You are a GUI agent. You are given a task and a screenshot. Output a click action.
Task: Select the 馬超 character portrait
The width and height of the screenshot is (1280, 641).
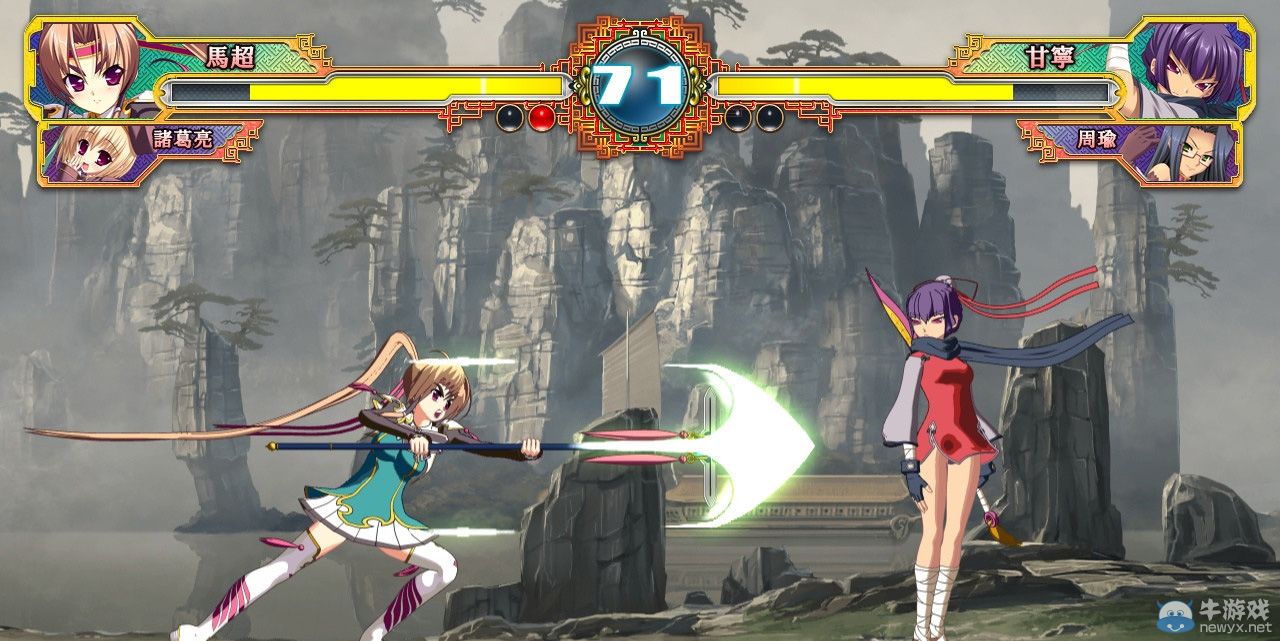click(x=85, y=68)
